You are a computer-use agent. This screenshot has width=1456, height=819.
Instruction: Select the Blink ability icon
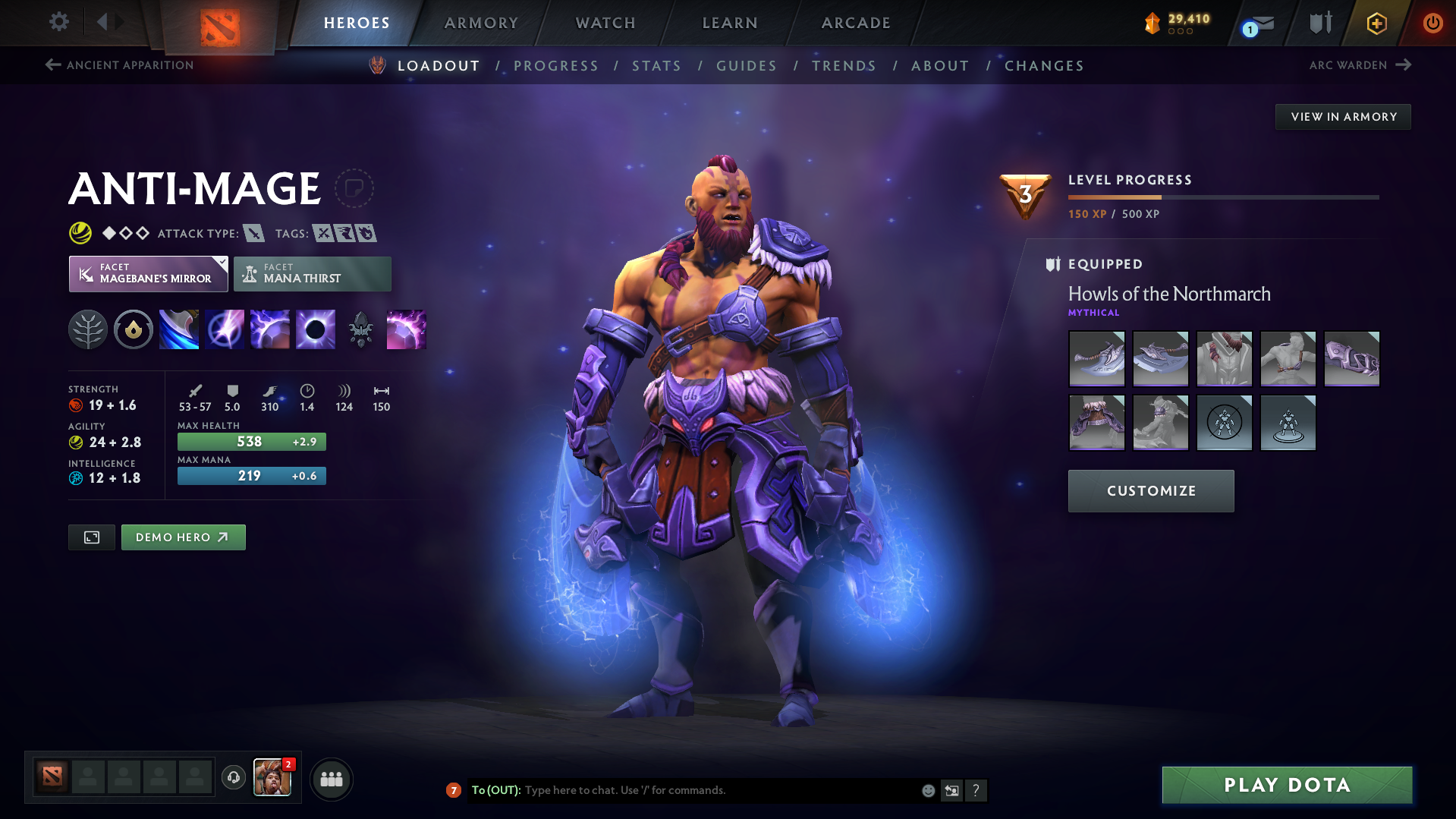pyautogui.click(x=224, y=329)
